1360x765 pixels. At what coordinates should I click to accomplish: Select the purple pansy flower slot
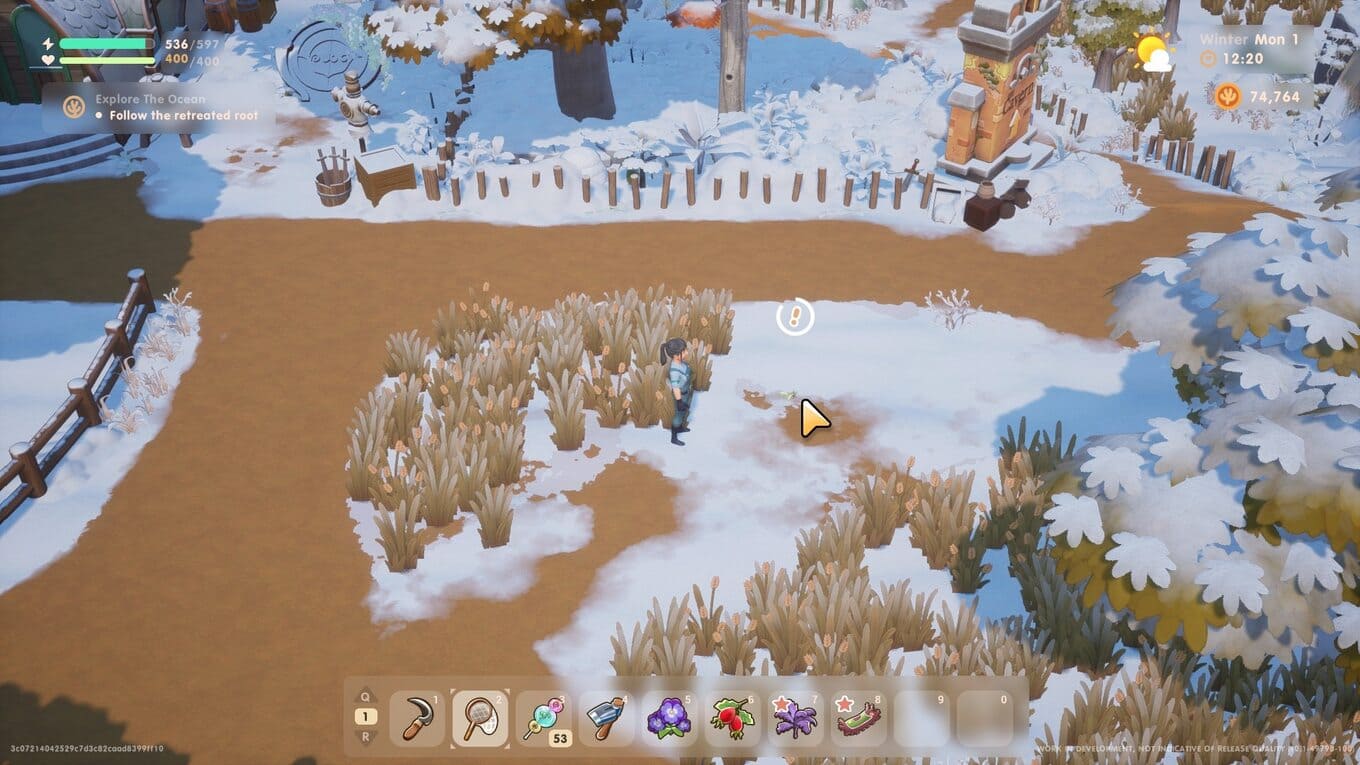669,718
